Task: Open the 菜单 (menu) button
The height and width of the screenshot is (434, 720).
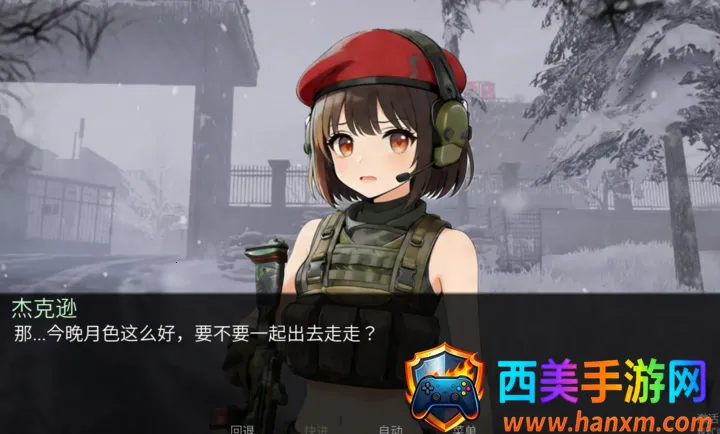Action: coord(465,429)
